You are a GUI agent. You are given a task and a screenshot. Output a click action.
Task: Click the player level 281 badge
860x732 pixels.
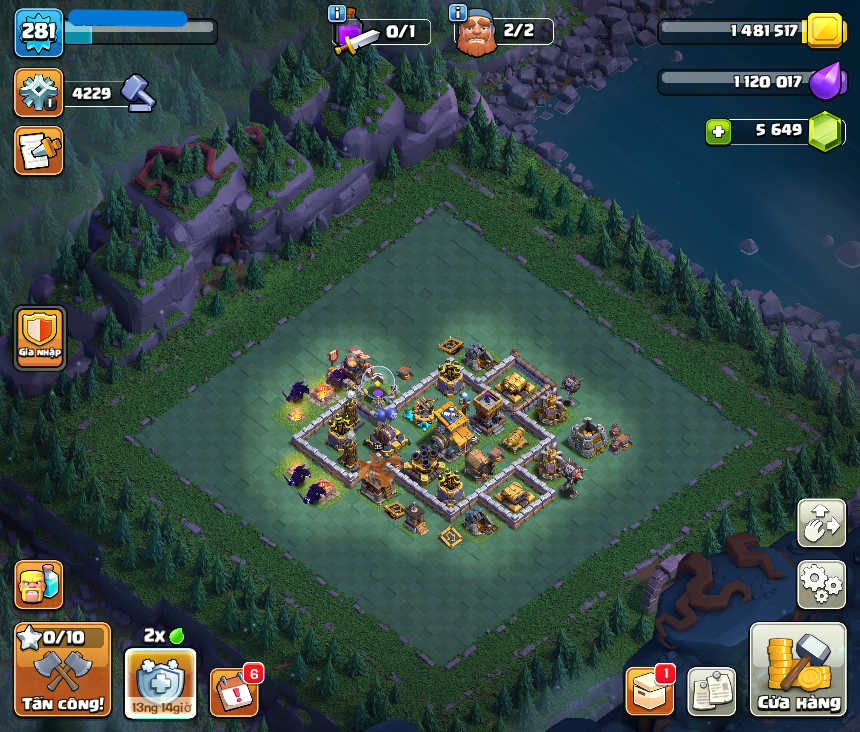[x=39, y=32]
